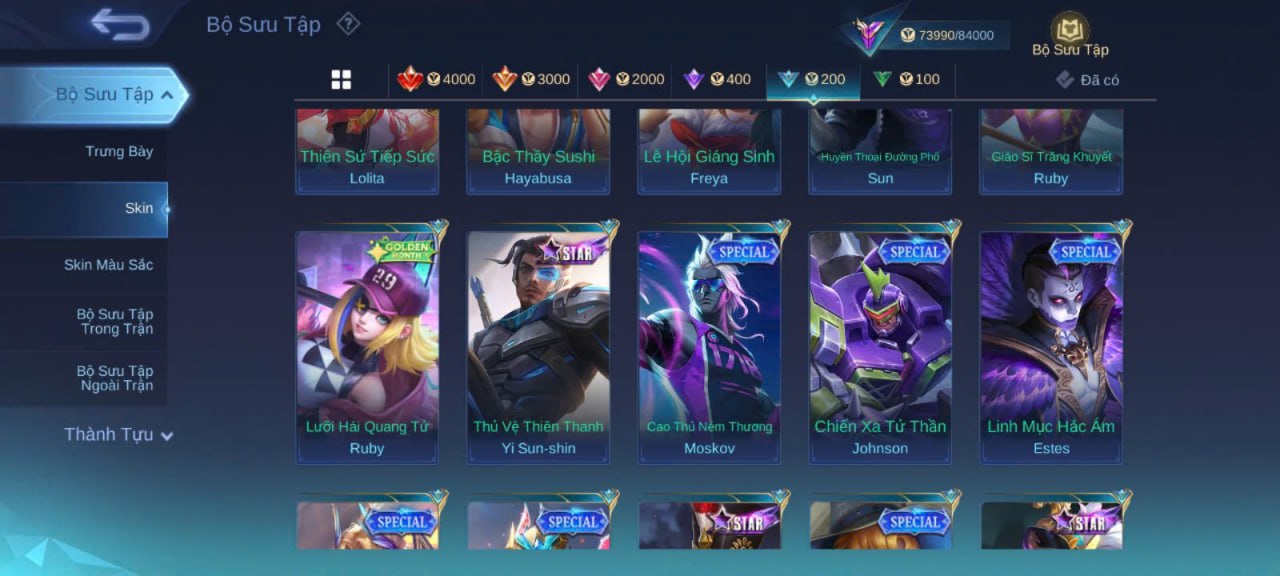The height and width of the screenshot is (576, 1280).
Task: Open the collection help question mark
Action: pos(347,23)
